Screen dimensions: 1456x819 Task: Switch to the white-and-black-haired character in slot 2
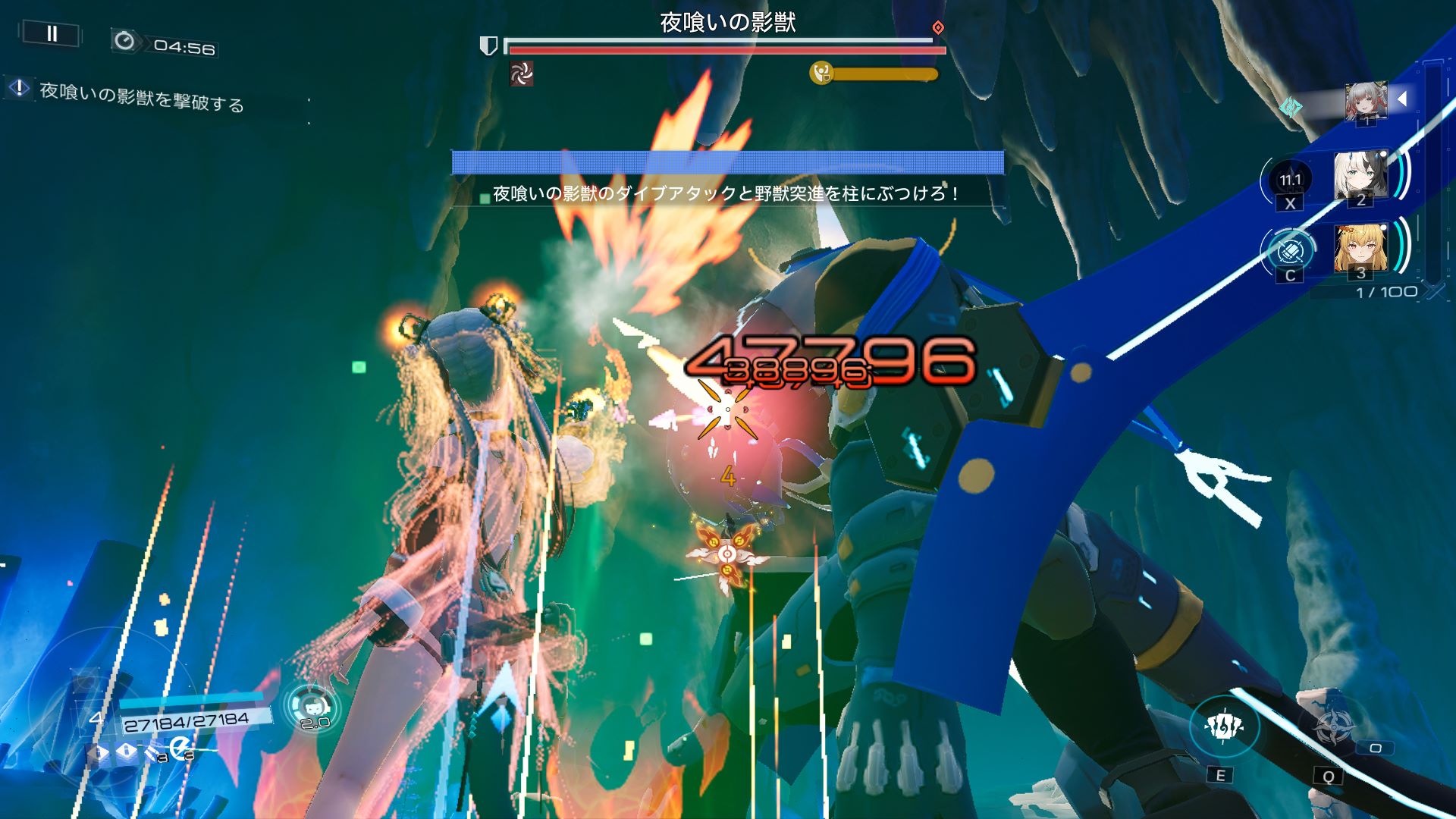(1360, 177)
